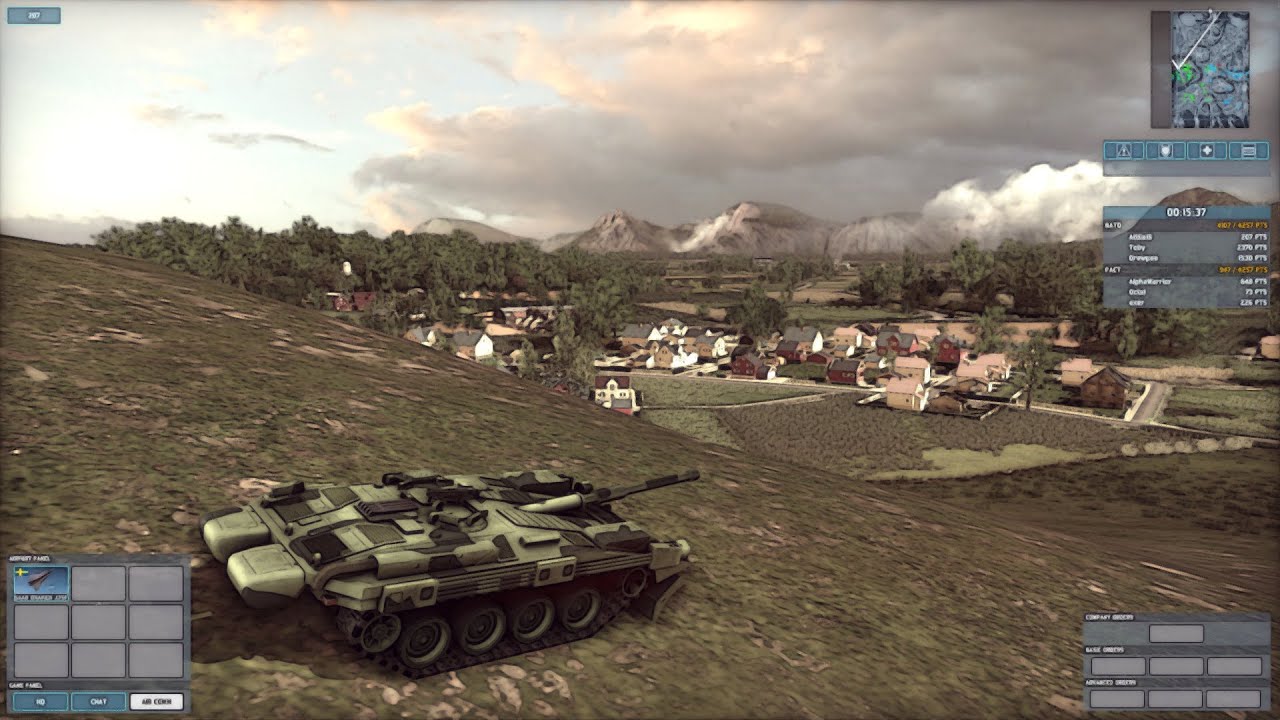Expand the Company Orders header
Image resolution: width=1280 pixels, height=720 pixels.
(1110, 617)
